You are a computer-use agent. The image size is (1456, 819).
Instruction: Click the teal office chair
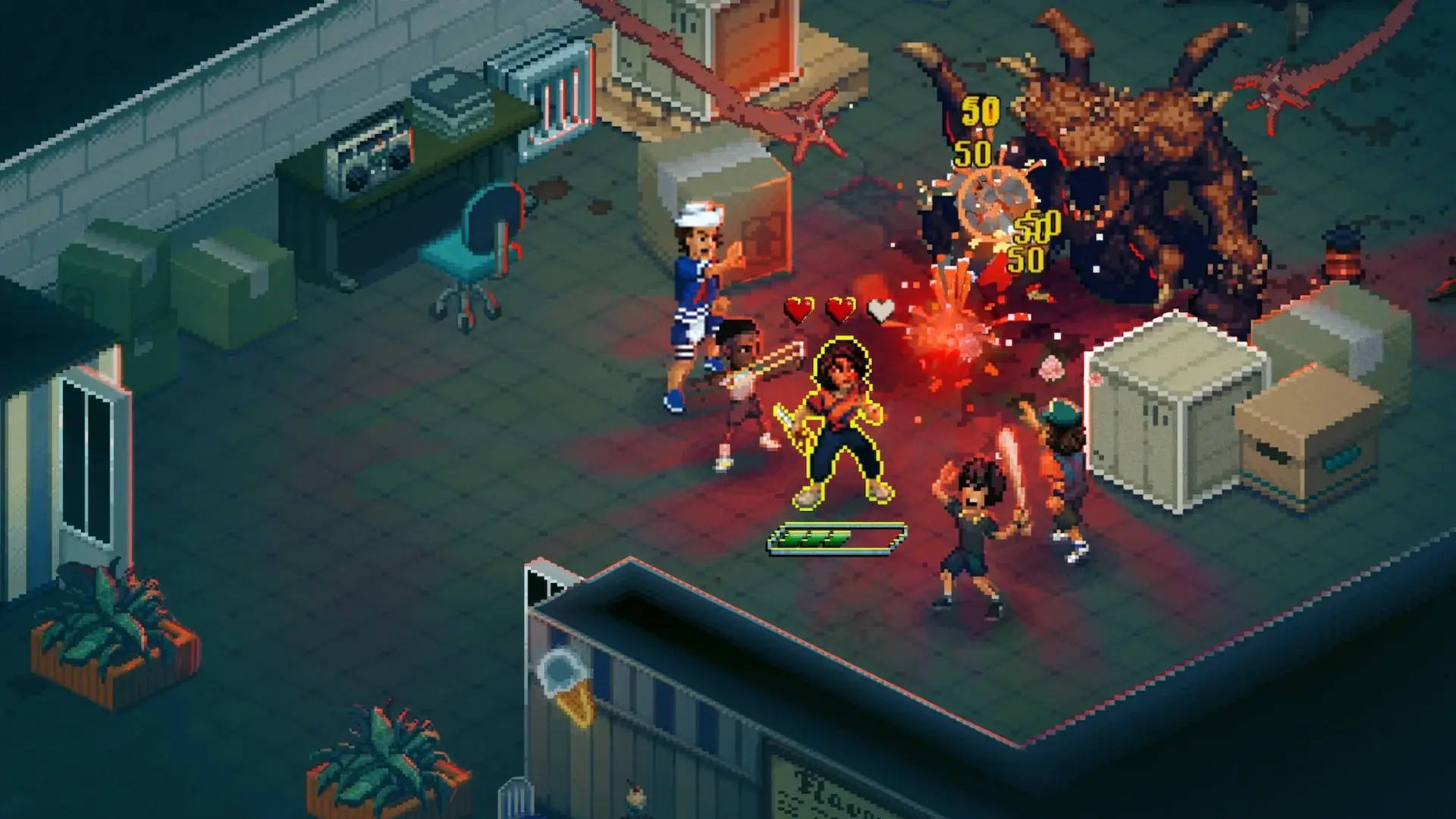click(470, 243)
